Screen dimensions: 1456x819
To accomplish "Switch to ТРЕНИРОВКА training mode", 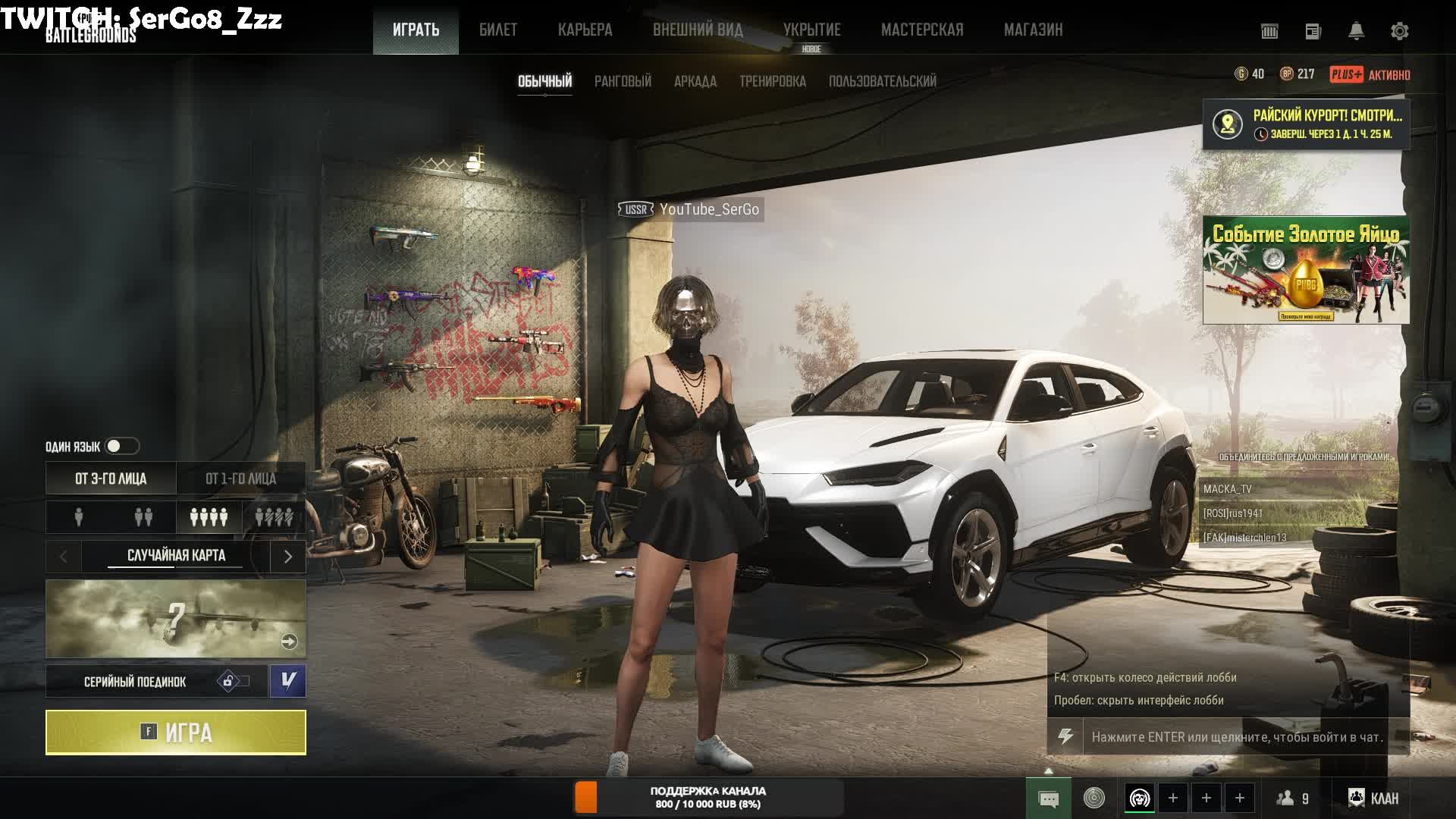I will coord(772,81).
